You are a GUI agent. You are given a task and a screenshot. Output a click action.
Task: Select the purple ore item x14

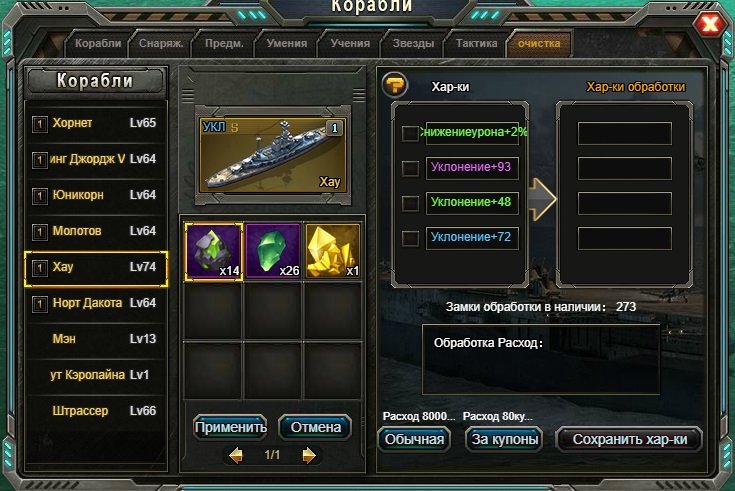(x=213, y=251)
